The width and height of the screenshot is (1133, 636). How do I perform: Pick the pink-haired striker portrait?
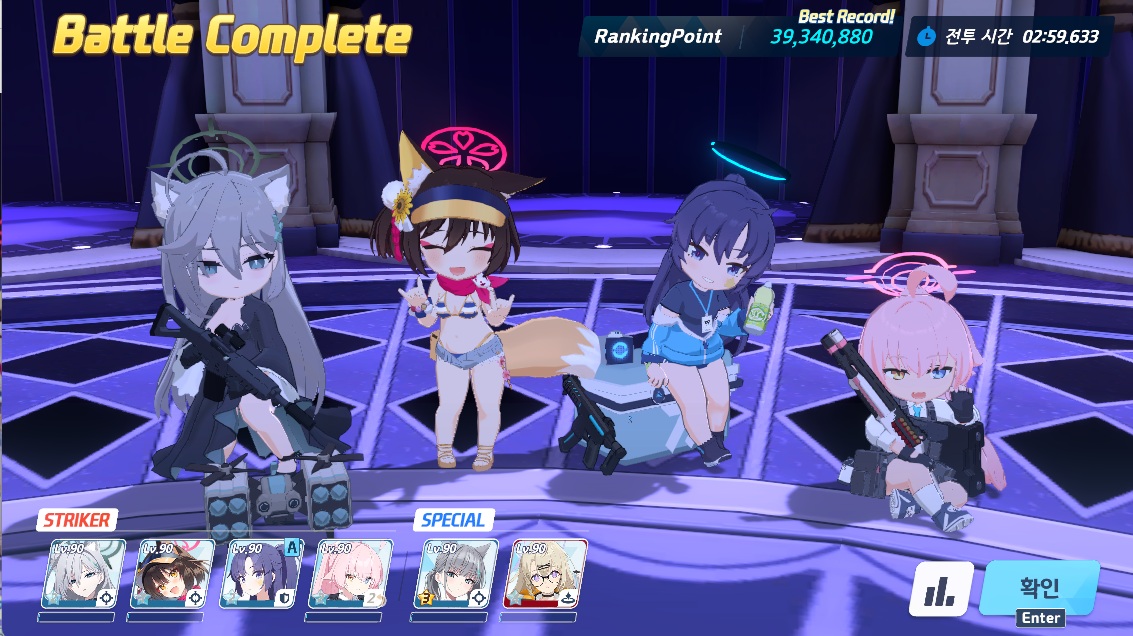tap(351, 574)
